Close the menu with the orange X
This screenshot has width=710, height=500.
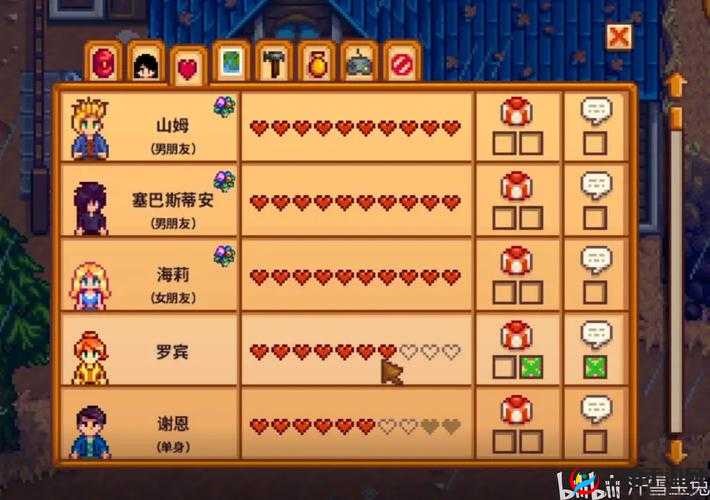tap(619, 38)
